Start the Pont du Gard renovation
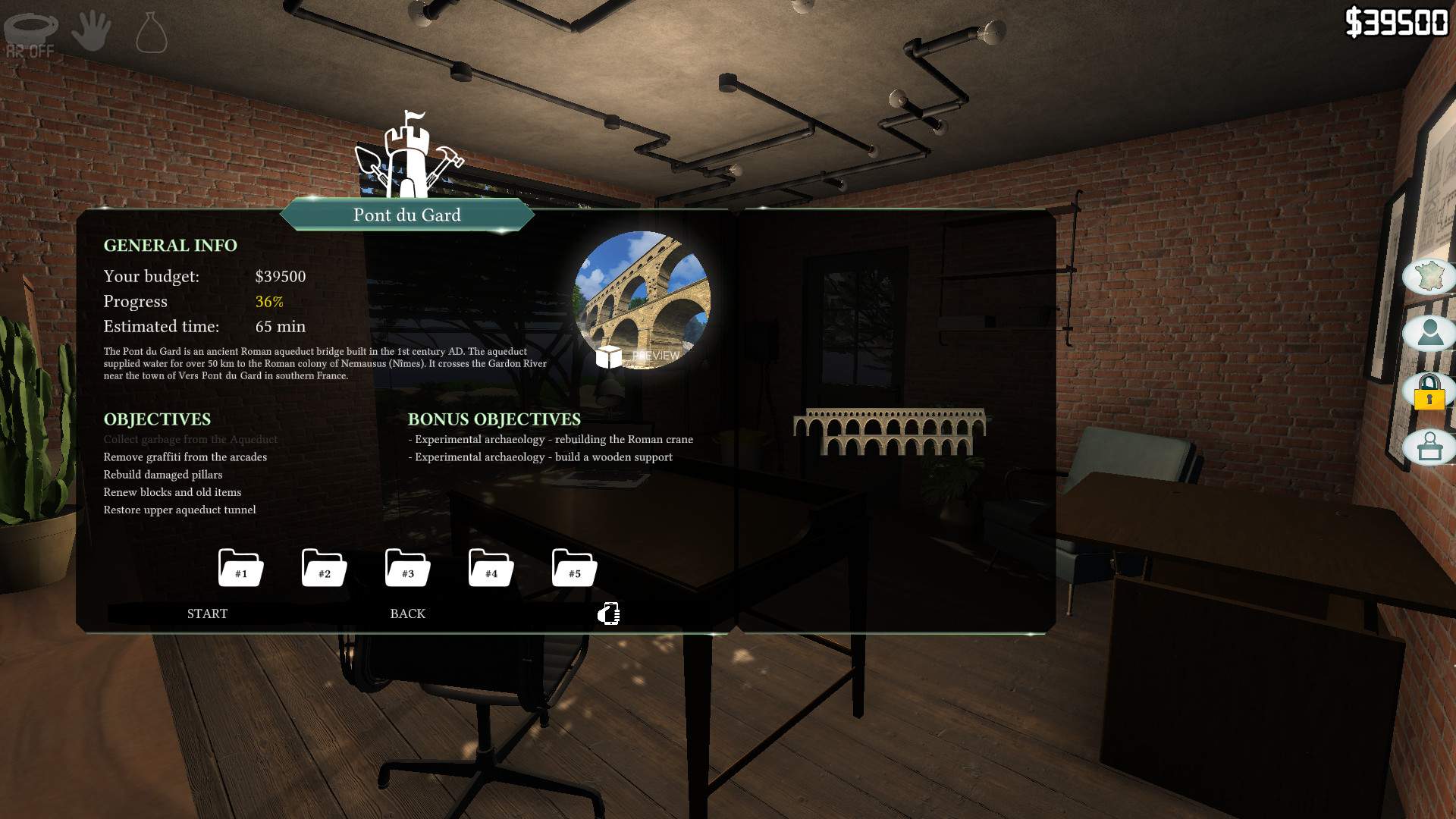The image size is (1456, 819). coord(207,613)
